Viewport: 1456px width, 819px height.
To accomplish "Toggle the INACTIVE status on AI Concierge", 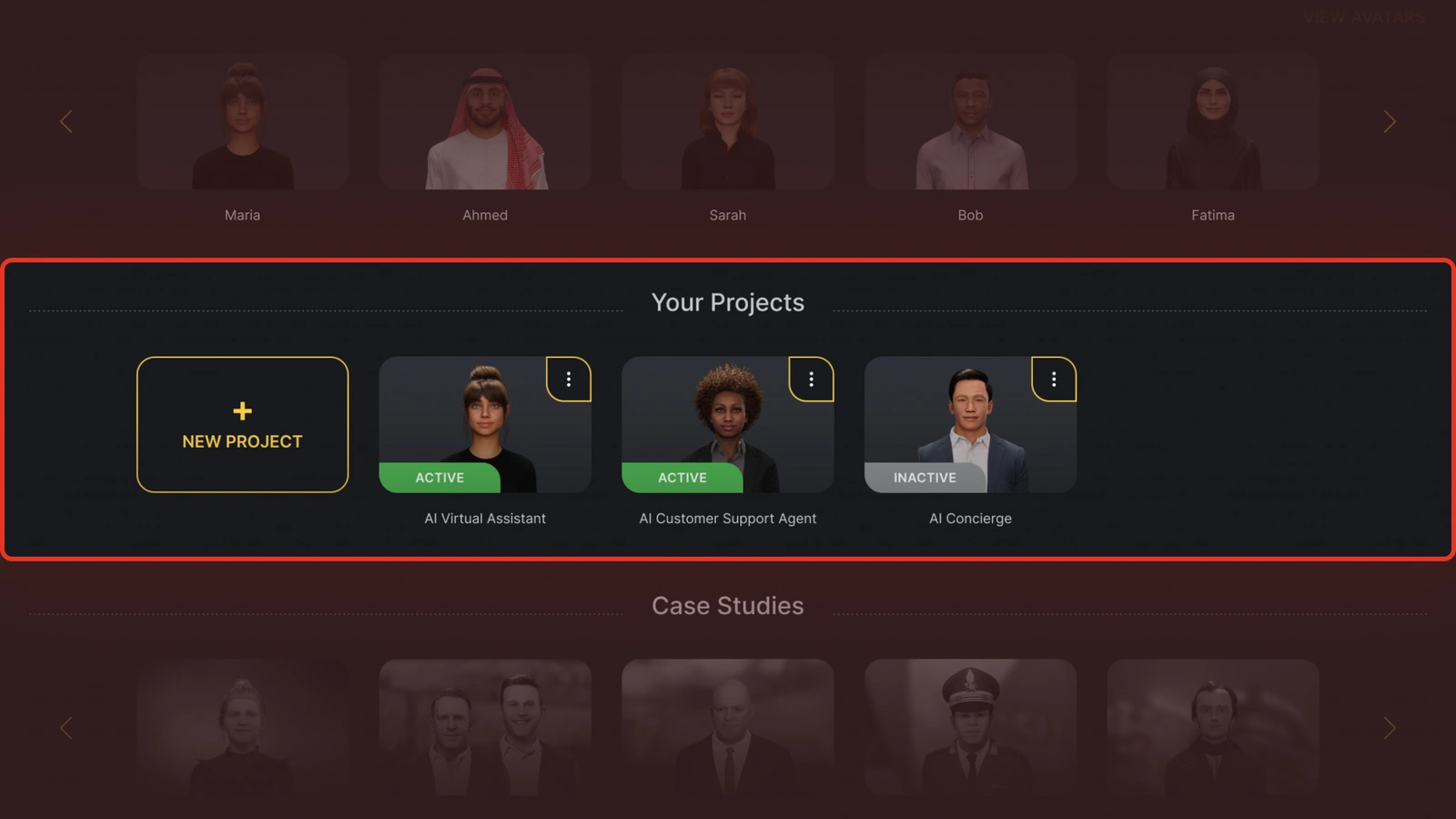I will click(925, 478).
